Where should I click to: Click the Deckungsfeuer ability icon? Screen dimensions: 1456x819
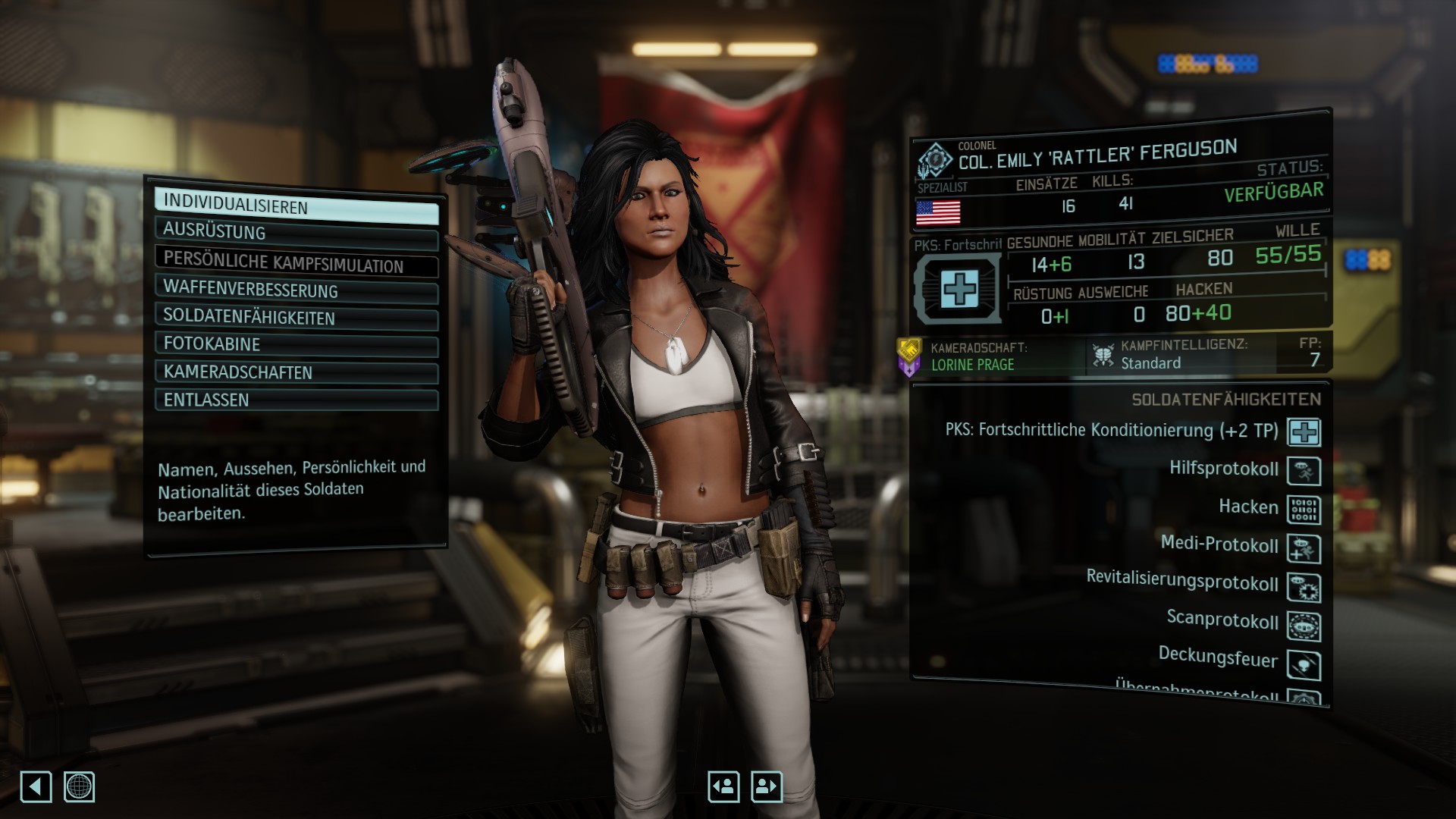(1304, 664)
